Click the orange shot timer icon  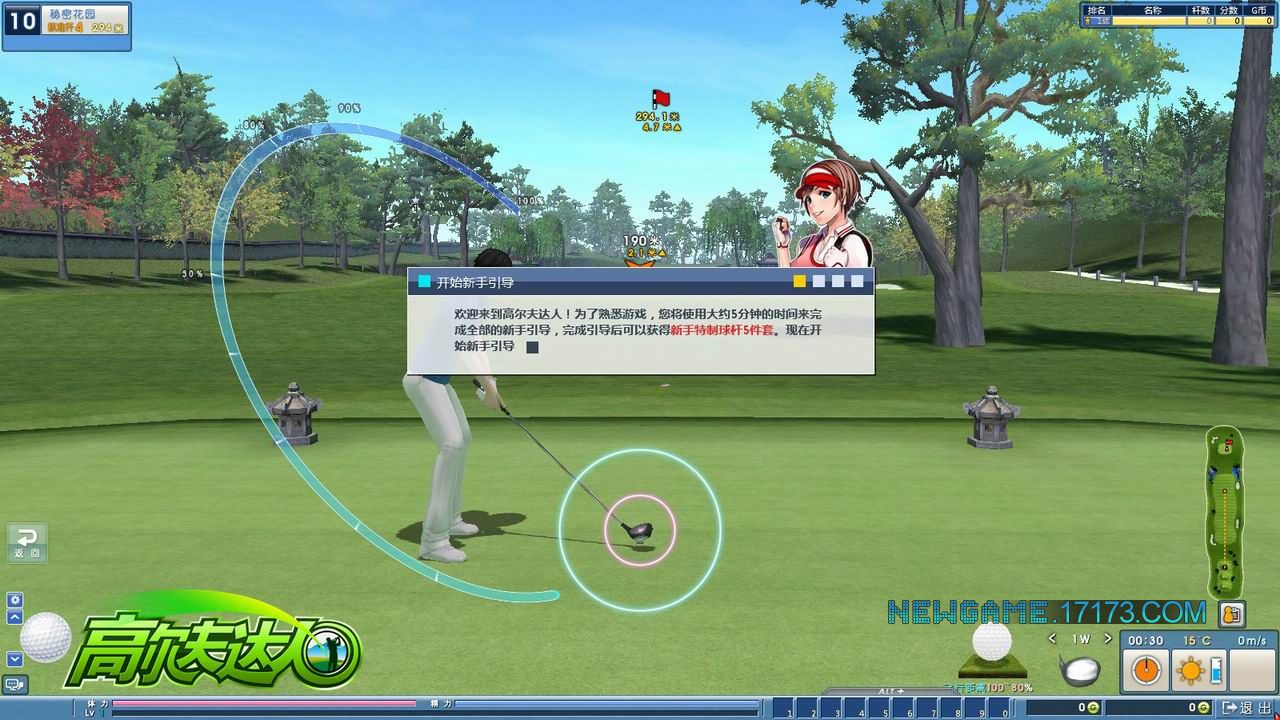(1146, 670)
